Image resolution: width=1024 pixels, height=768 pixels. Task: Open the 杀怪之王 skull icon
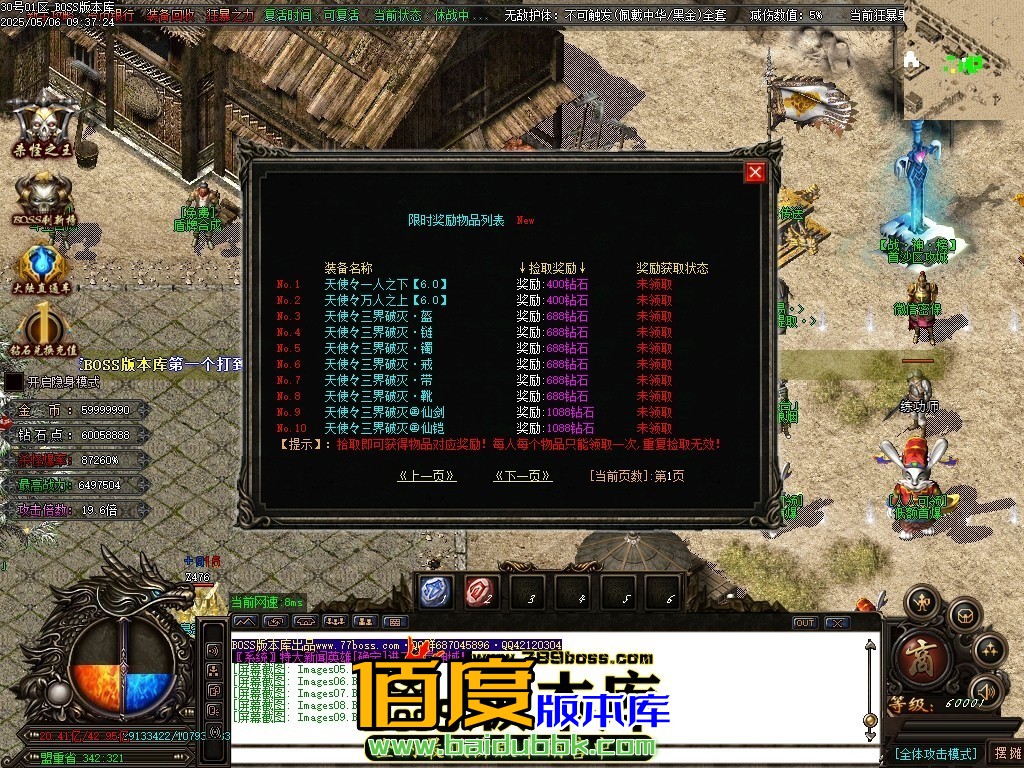click(43, 125)
